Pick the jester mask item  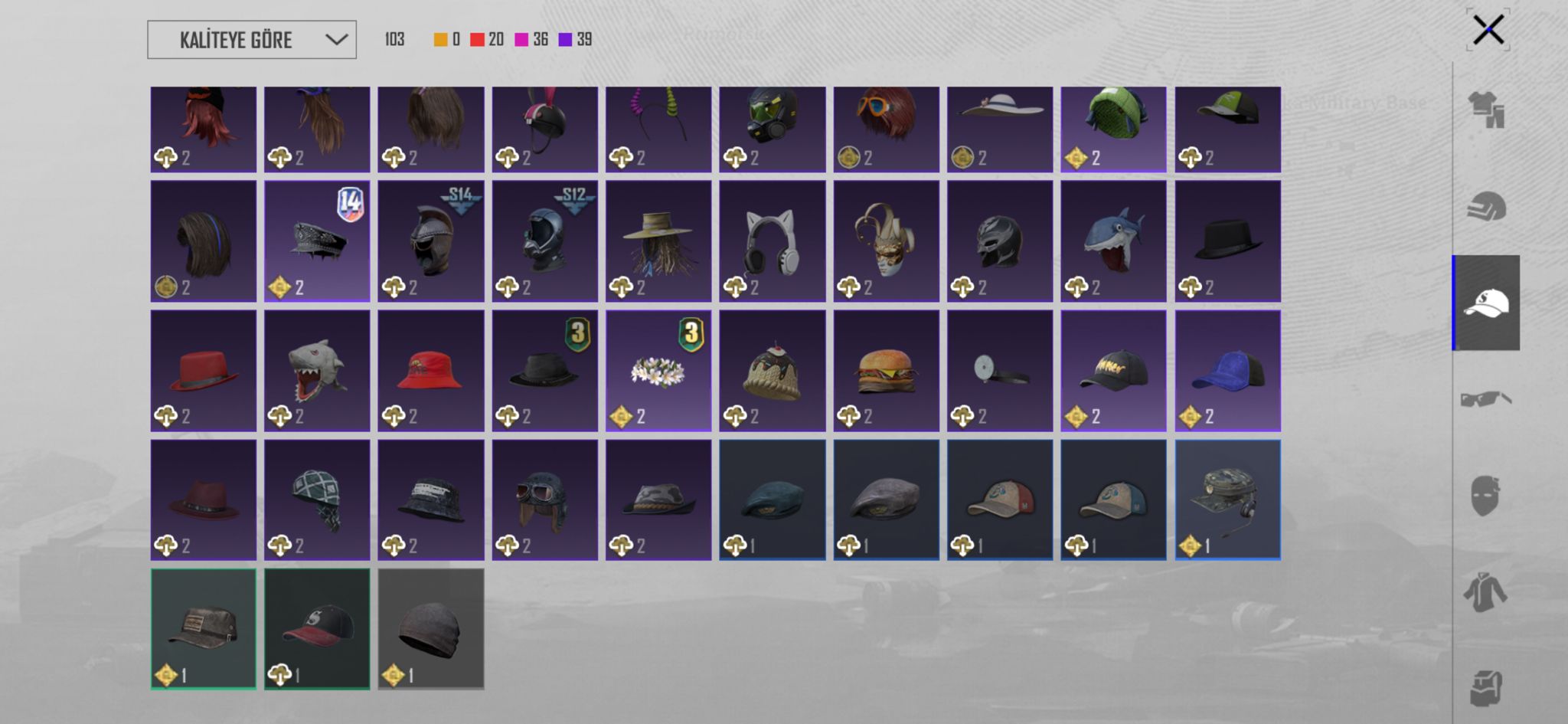click(x=886, y=241)
